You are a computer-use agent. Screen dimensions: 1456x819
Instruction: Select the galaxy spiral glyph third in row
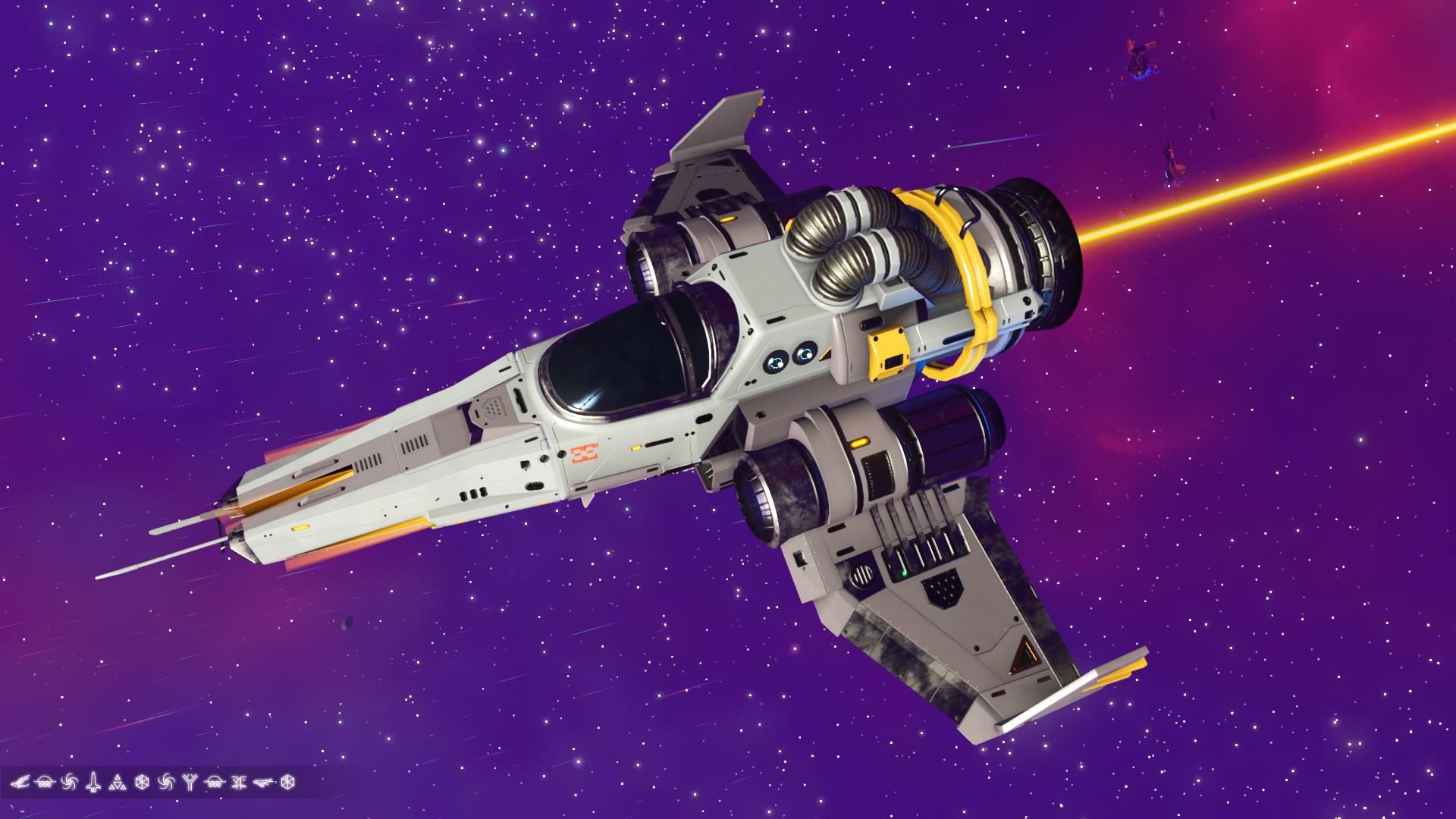tap(68, 783)
